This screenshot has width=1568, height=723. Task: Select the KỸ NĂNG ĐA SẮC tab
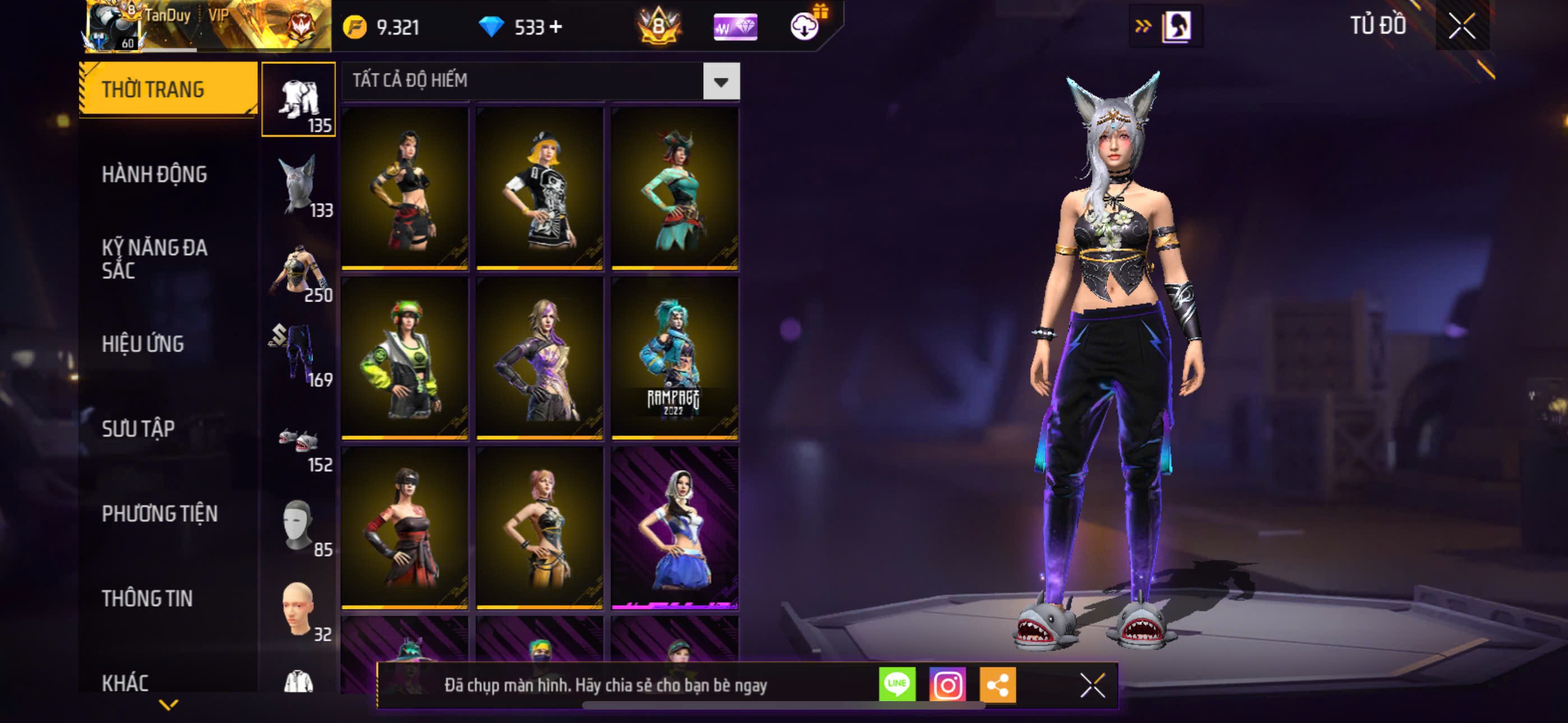154,258
